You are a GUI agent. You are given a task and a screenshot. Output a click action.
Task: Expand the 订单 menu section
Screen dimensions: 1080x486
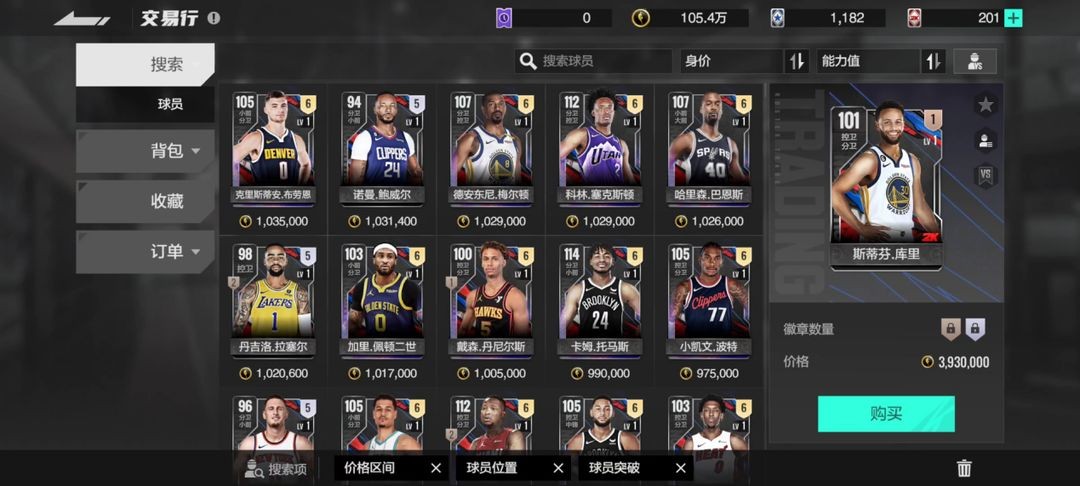coord(145,252)
